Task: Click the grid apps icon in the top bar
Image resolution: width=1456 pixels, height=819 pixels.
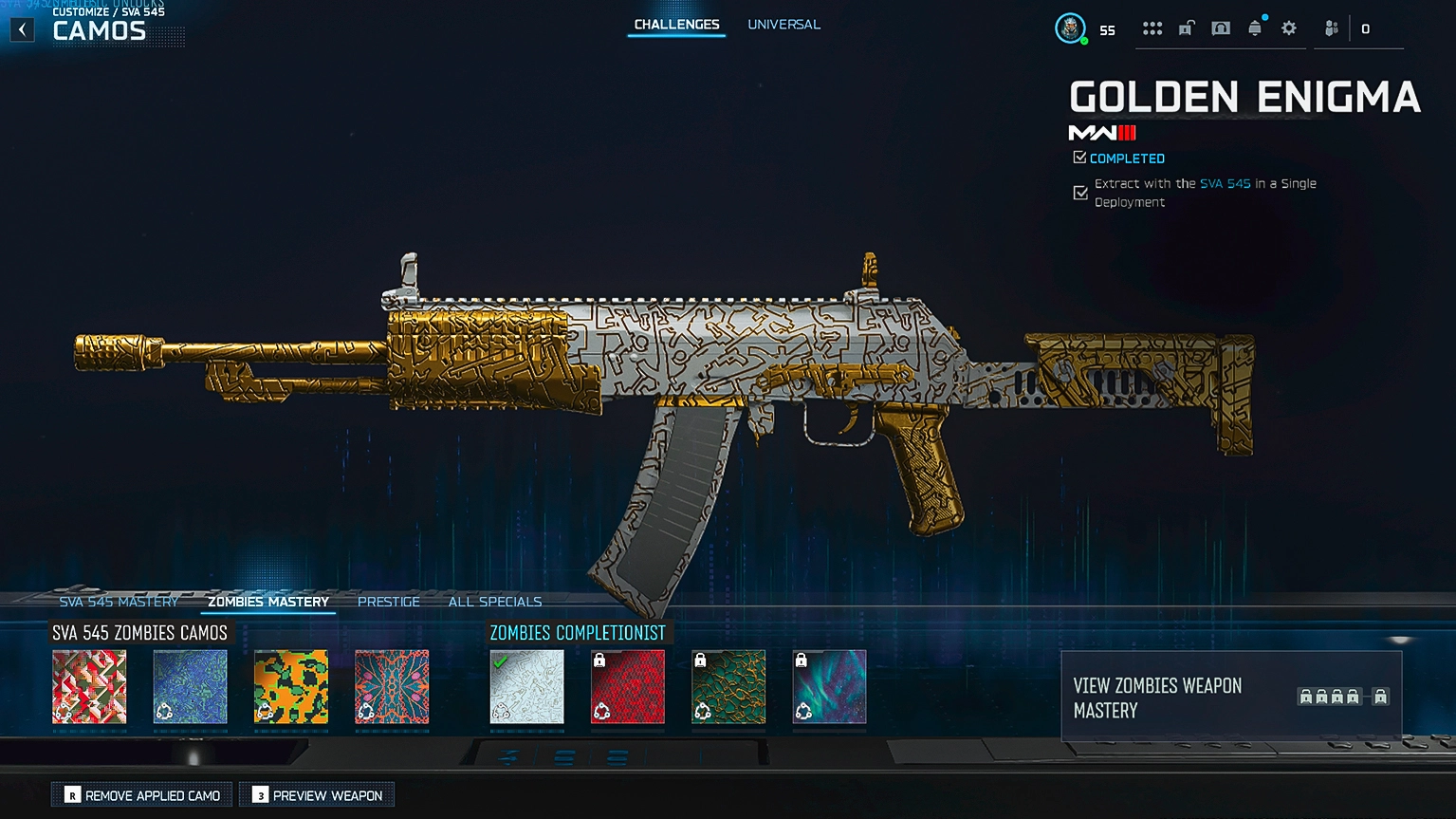Action: pyautogui.click(x=1152, y=28)
